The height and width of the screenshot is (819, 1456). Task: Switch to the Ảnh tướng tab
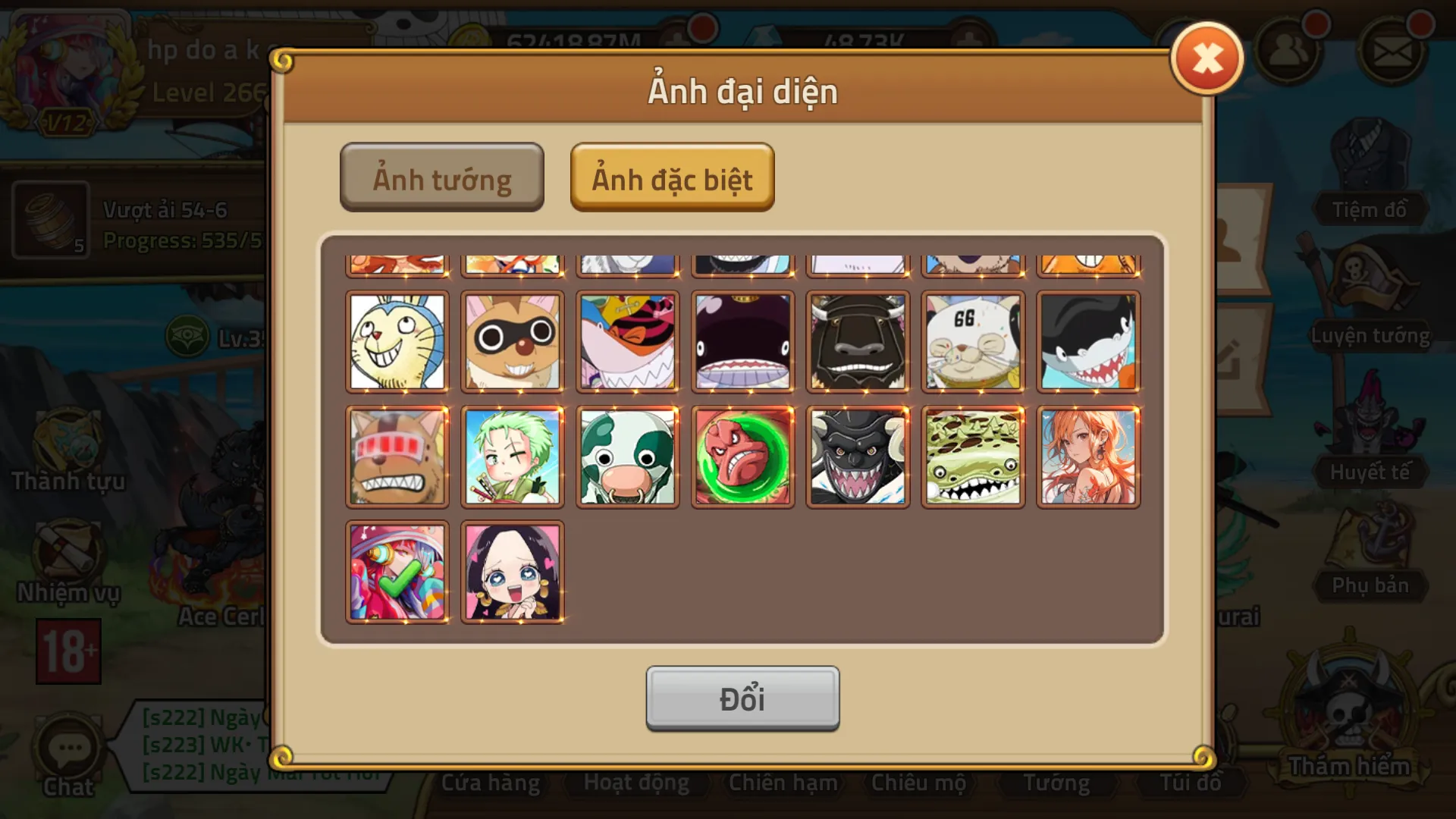click(442, 177)
